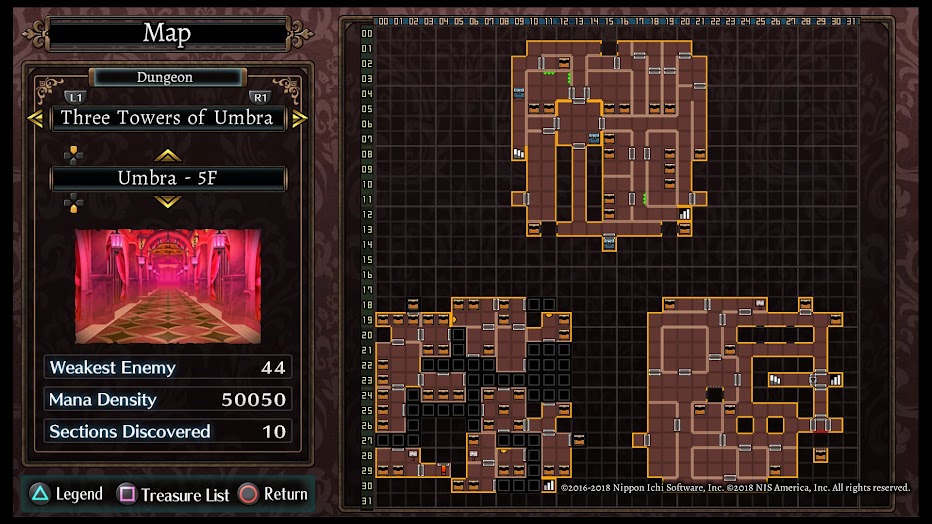The image size is (932, 524).
Task: Go up a floor with the up arrow
Action: tap(167, 155)
